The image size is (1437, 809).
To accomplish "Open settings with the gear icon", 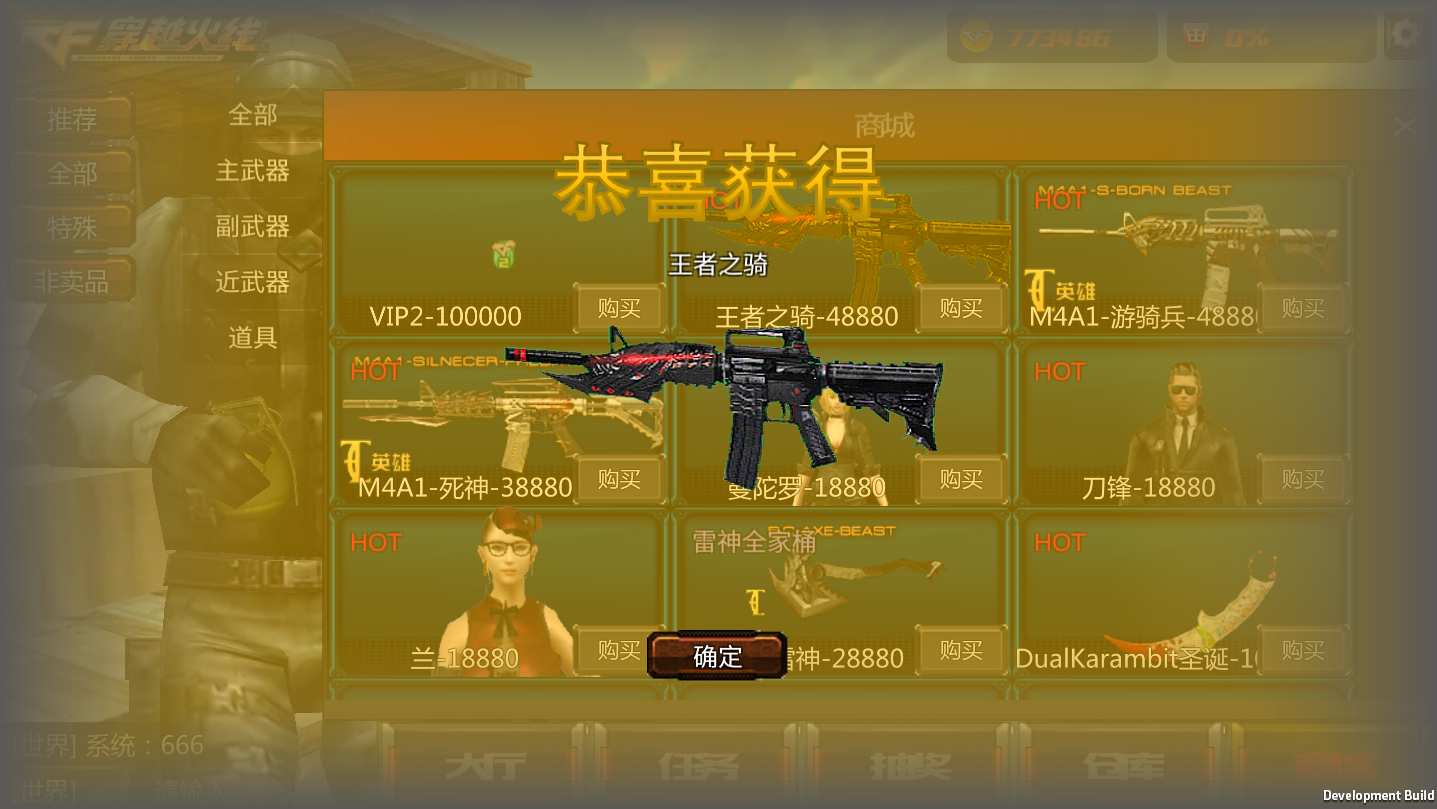I will click(x=1405, y=33).
